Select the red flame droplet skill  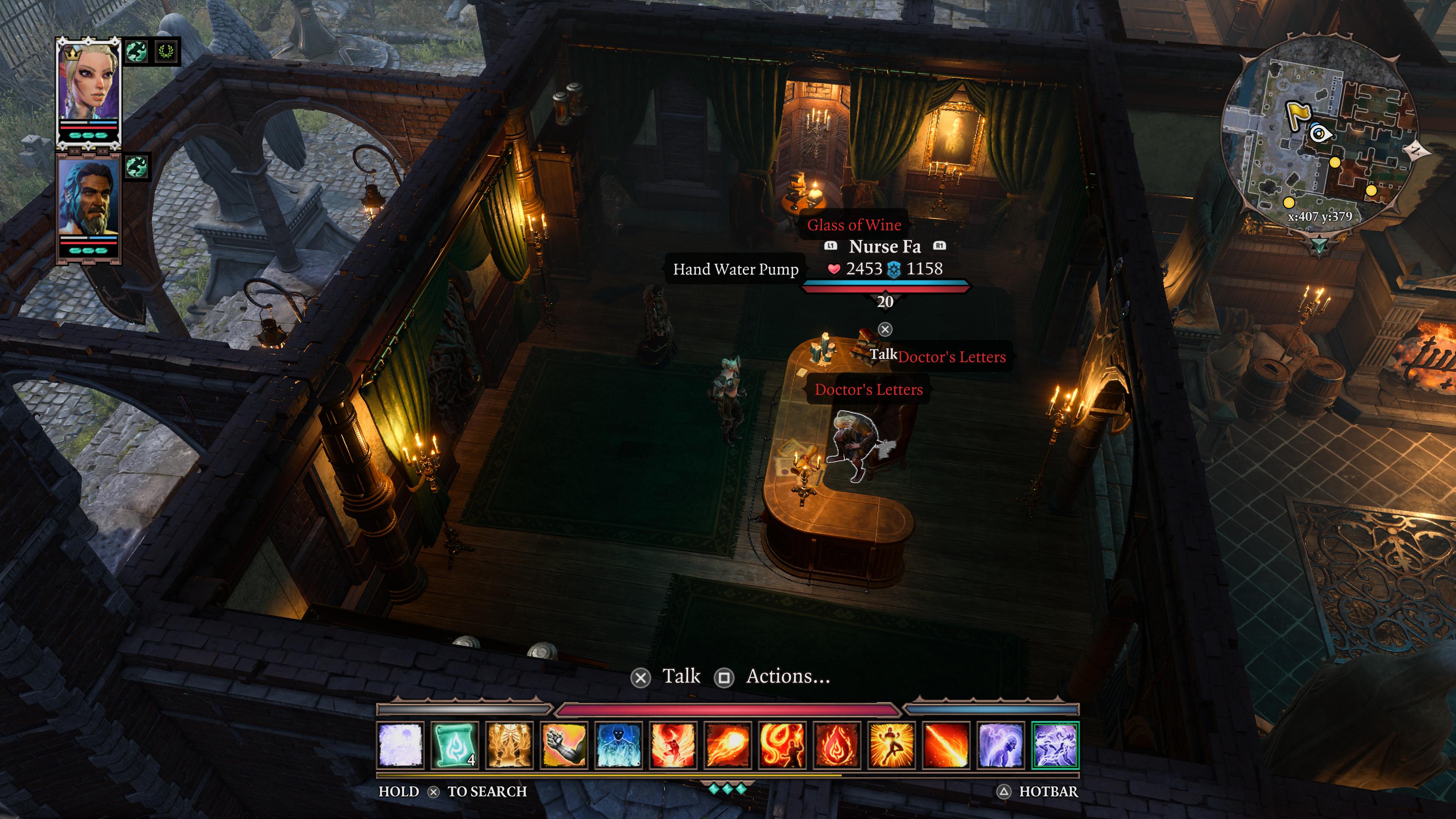837,745
